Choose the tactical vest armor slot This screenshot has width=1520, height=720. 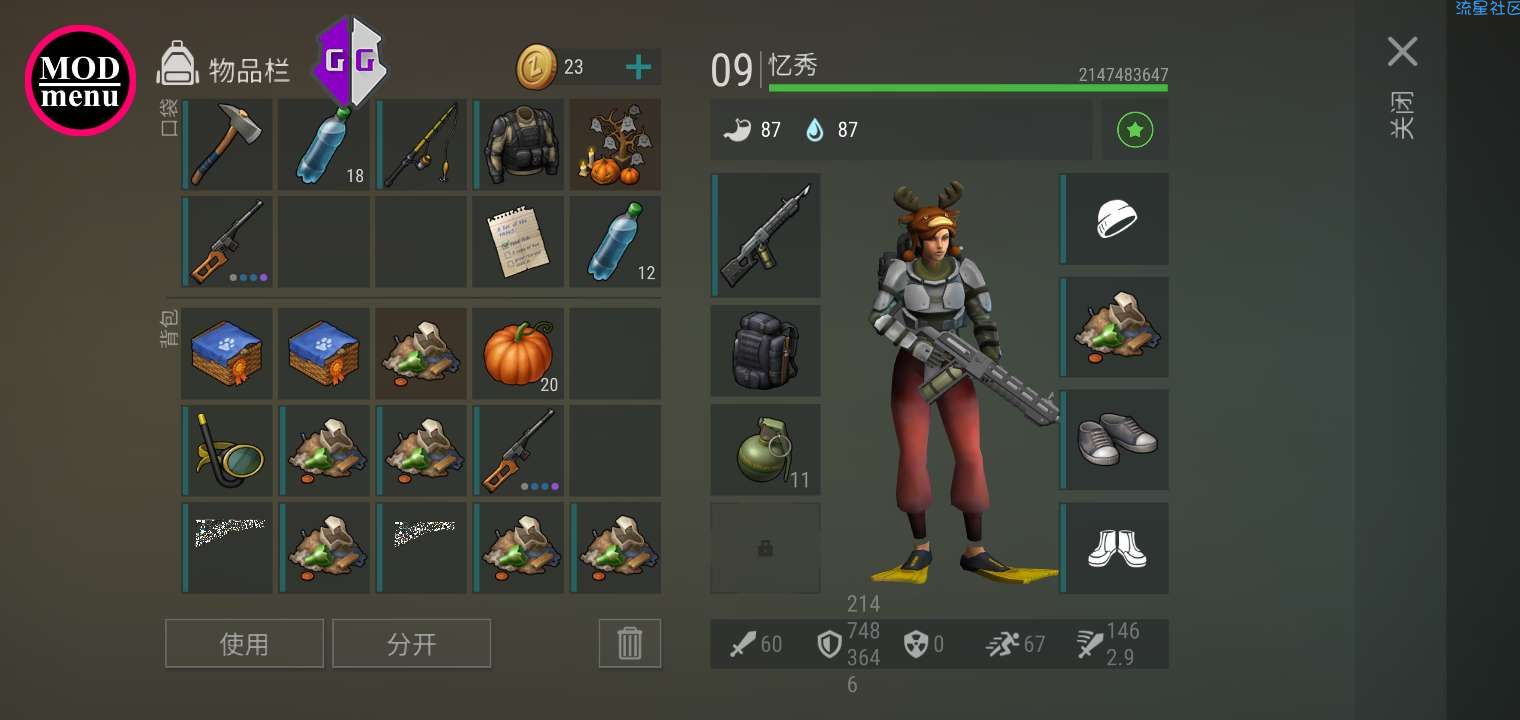point(518,144)
